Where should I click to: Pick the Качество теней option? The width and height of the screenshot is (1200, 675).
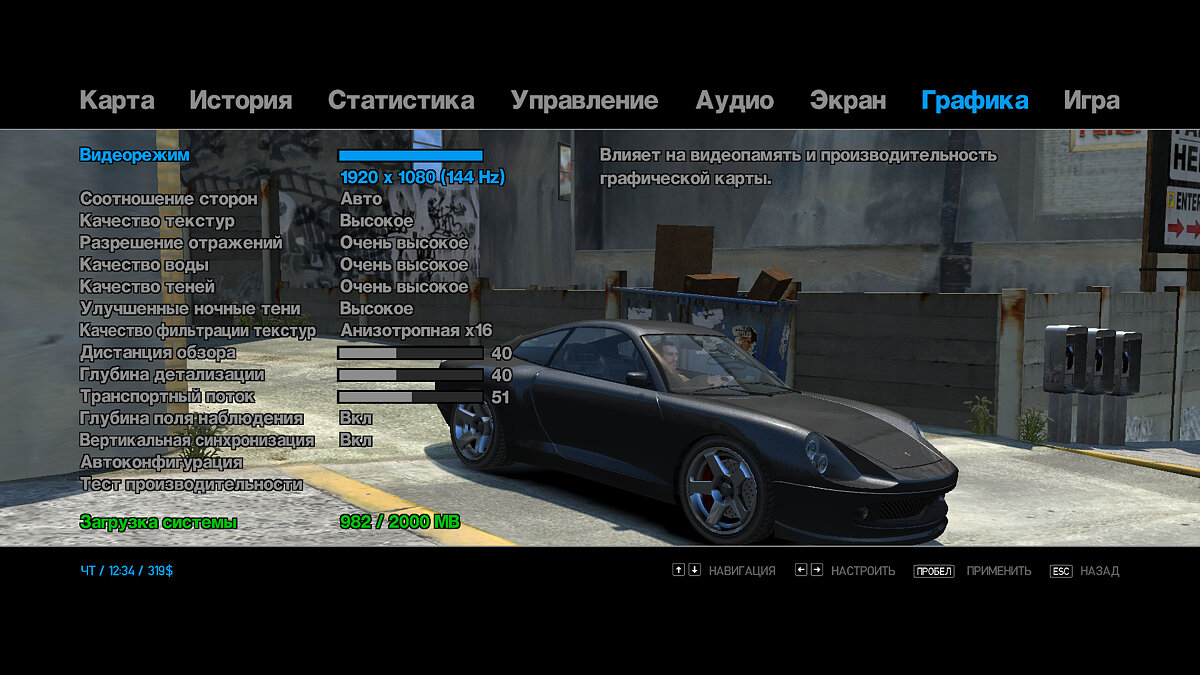tap(147, 287)
